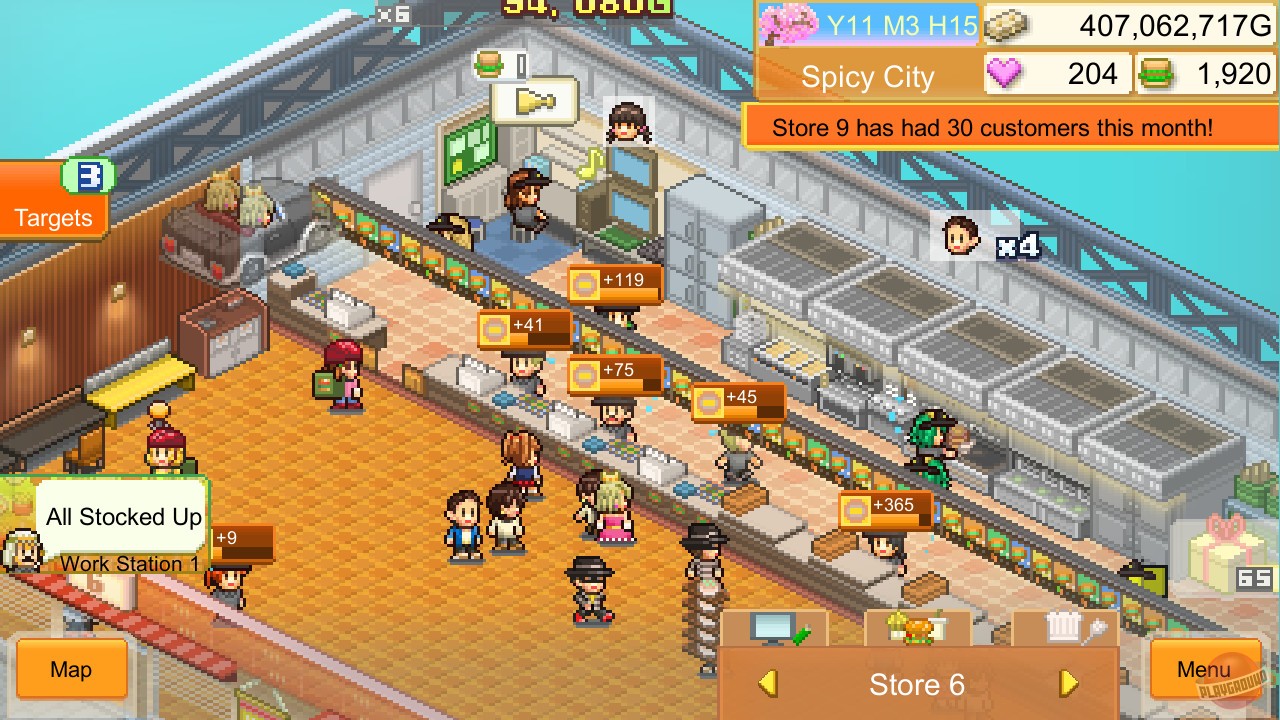Open the Map screen
Screen dimensions: 1280x720
pyautogui.click(x=69, y=670)
